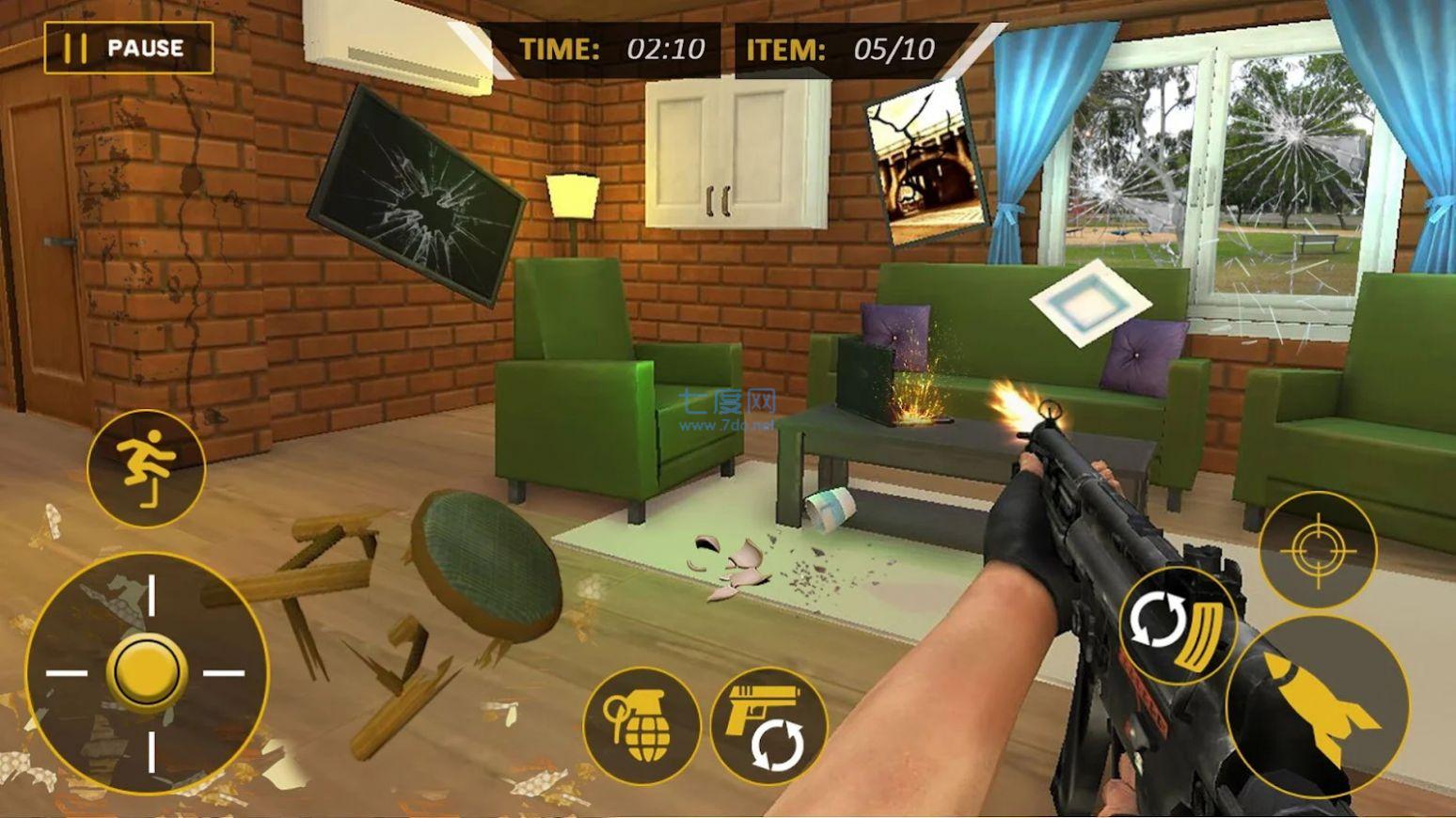Reload the rifle with the magazine reload icon
The width and height of the screenshot is (1456, 818).
pyautogui.click(x=1181, y=625)
